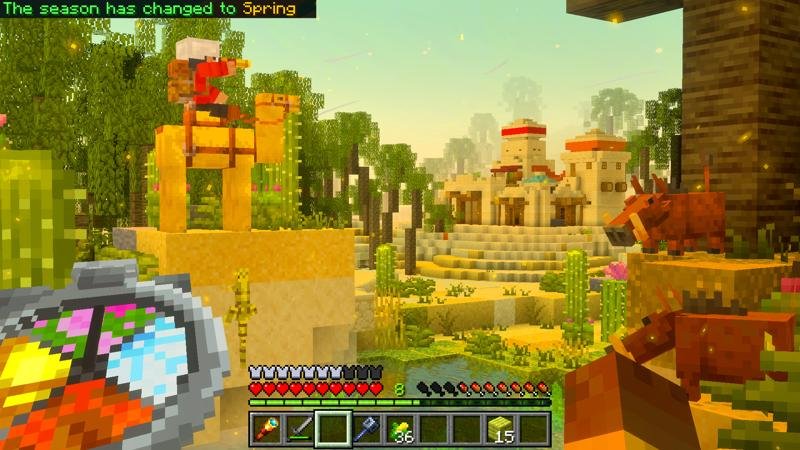Choose the sword in the hotbar
800x450 pixels.
tap(299, 429)
